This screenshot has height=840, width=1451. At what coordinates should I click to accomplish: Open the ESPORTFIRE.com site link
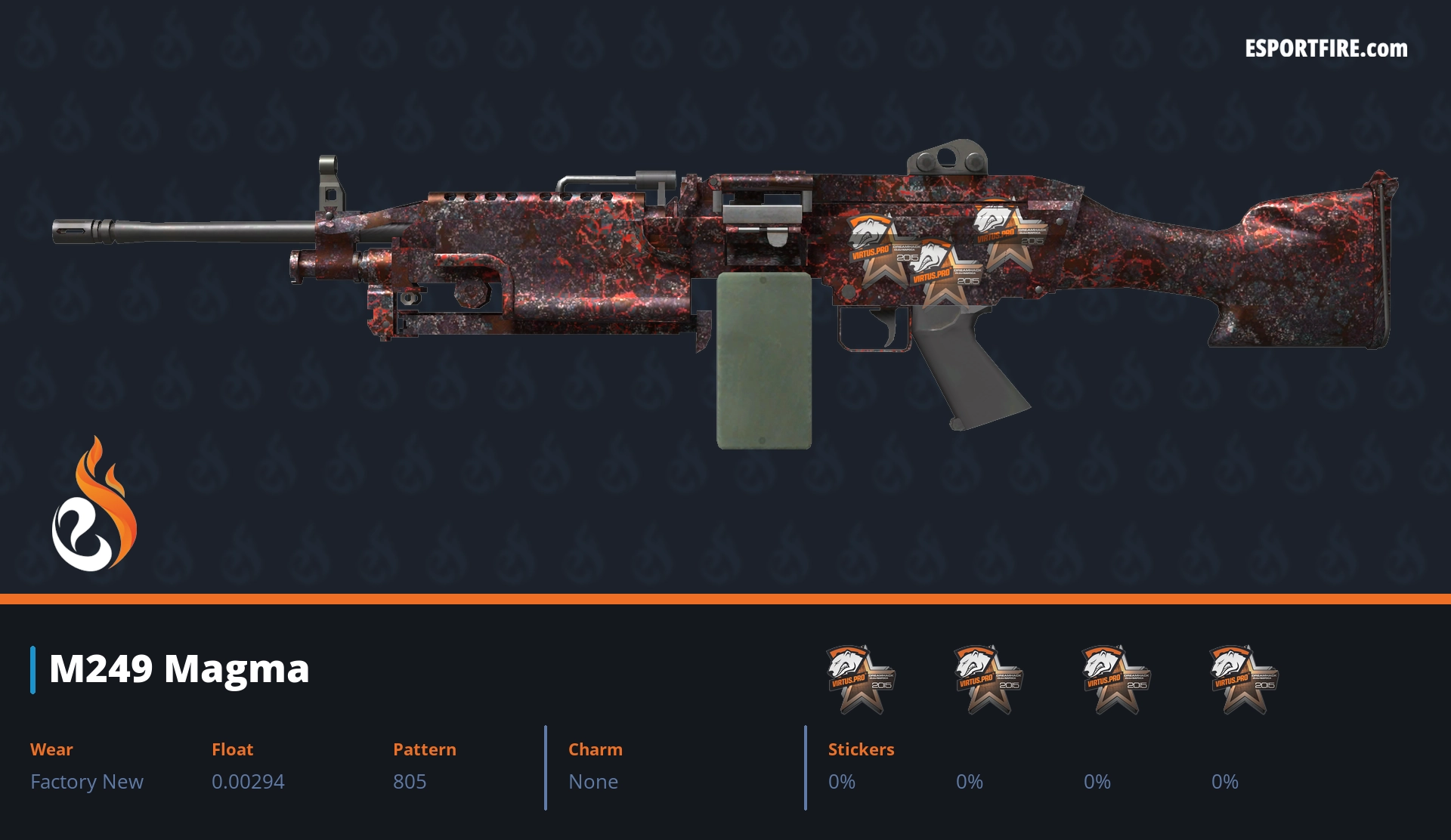1326,49
